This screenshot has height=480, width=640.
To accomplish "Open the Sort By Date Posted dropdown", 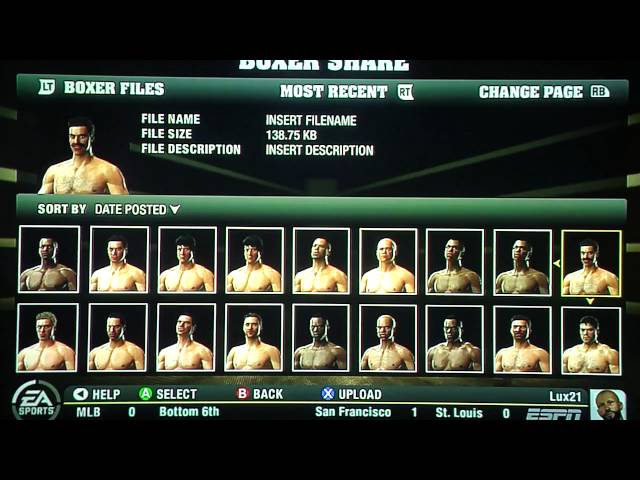I will coord(137,210).
